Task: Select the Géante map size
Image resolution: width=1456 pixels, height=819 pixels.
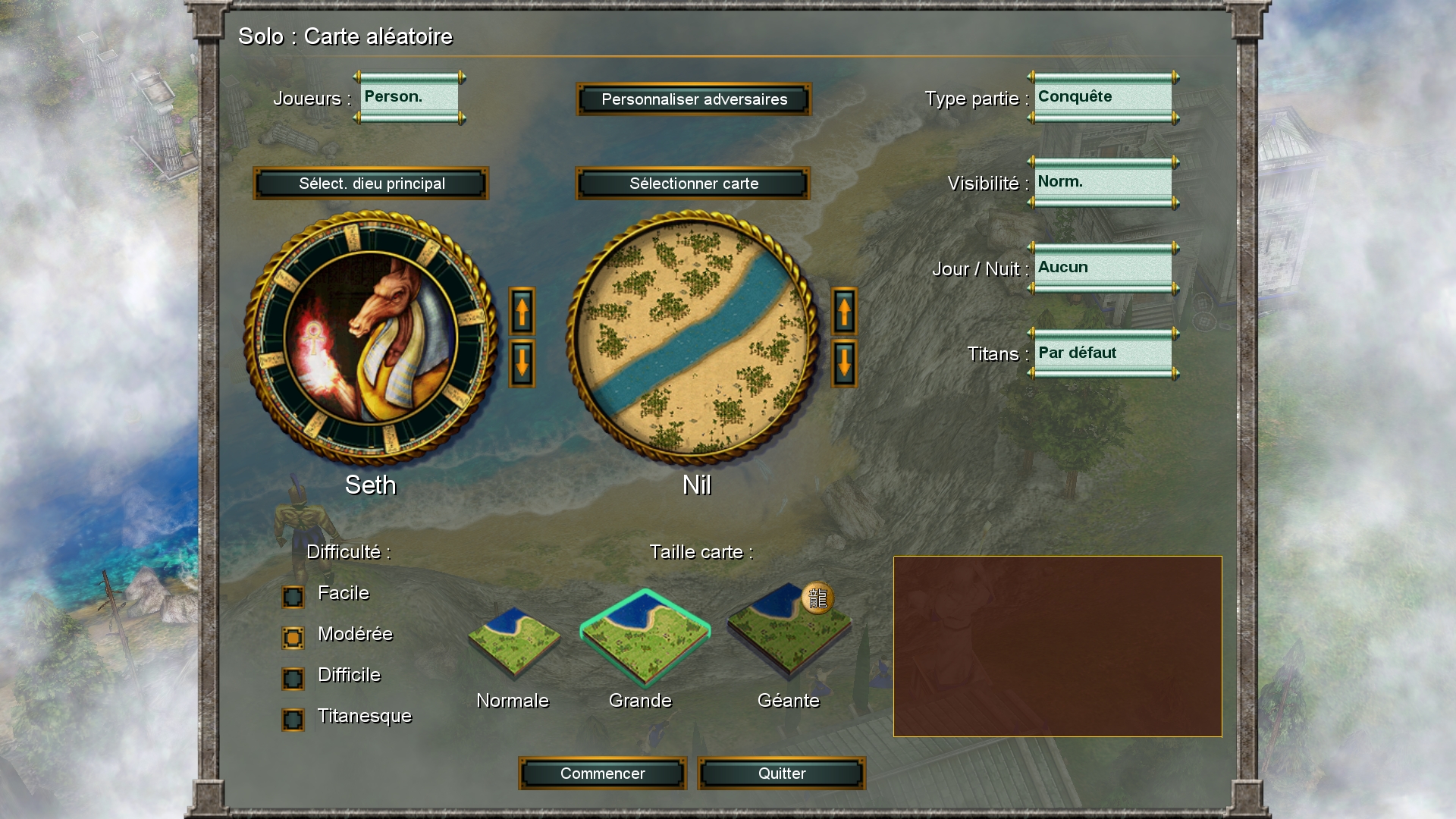Action: click(789, 633)
